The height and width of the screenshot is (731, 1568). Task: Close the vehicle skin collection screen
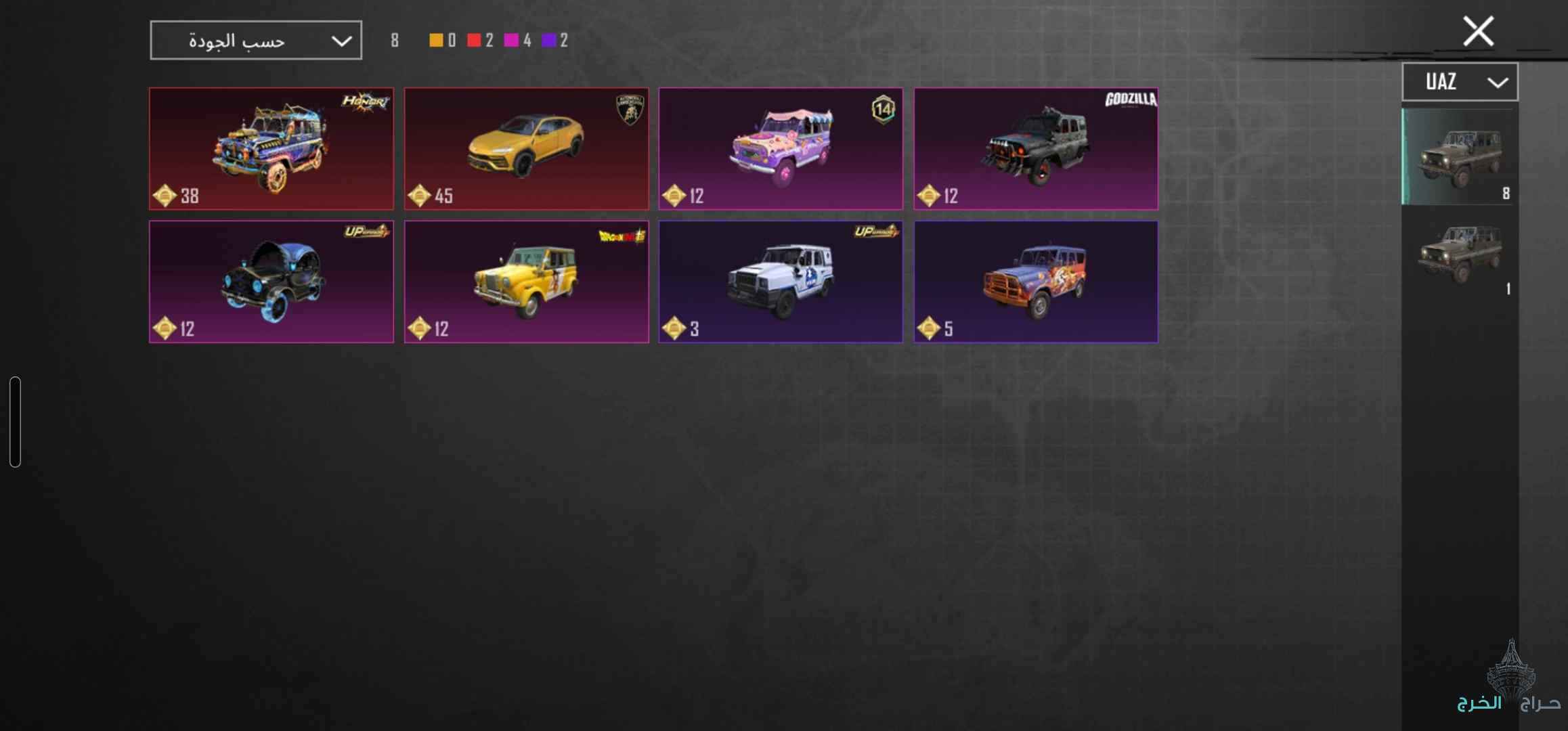(1478, 31)
